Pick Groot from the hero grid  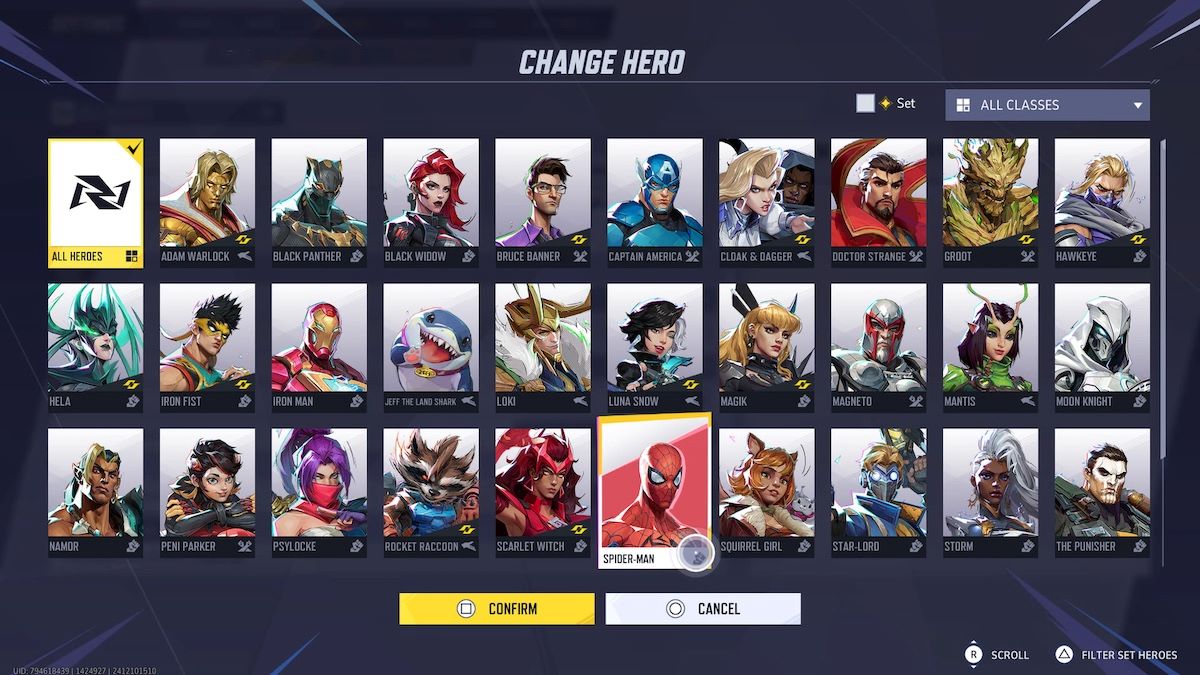(x=990, y=203)
